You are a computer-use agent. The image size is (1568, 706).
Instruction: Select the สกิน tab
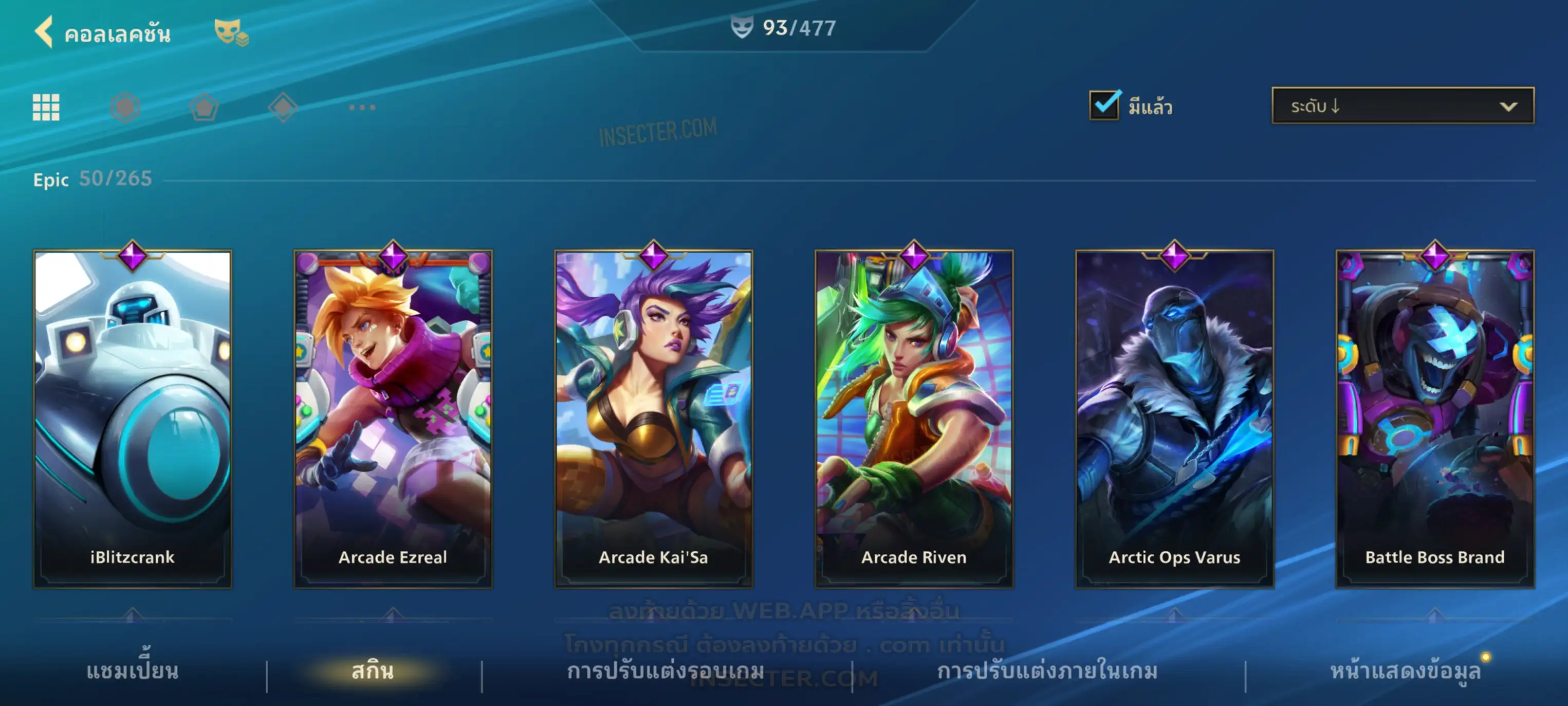[373, 671]
